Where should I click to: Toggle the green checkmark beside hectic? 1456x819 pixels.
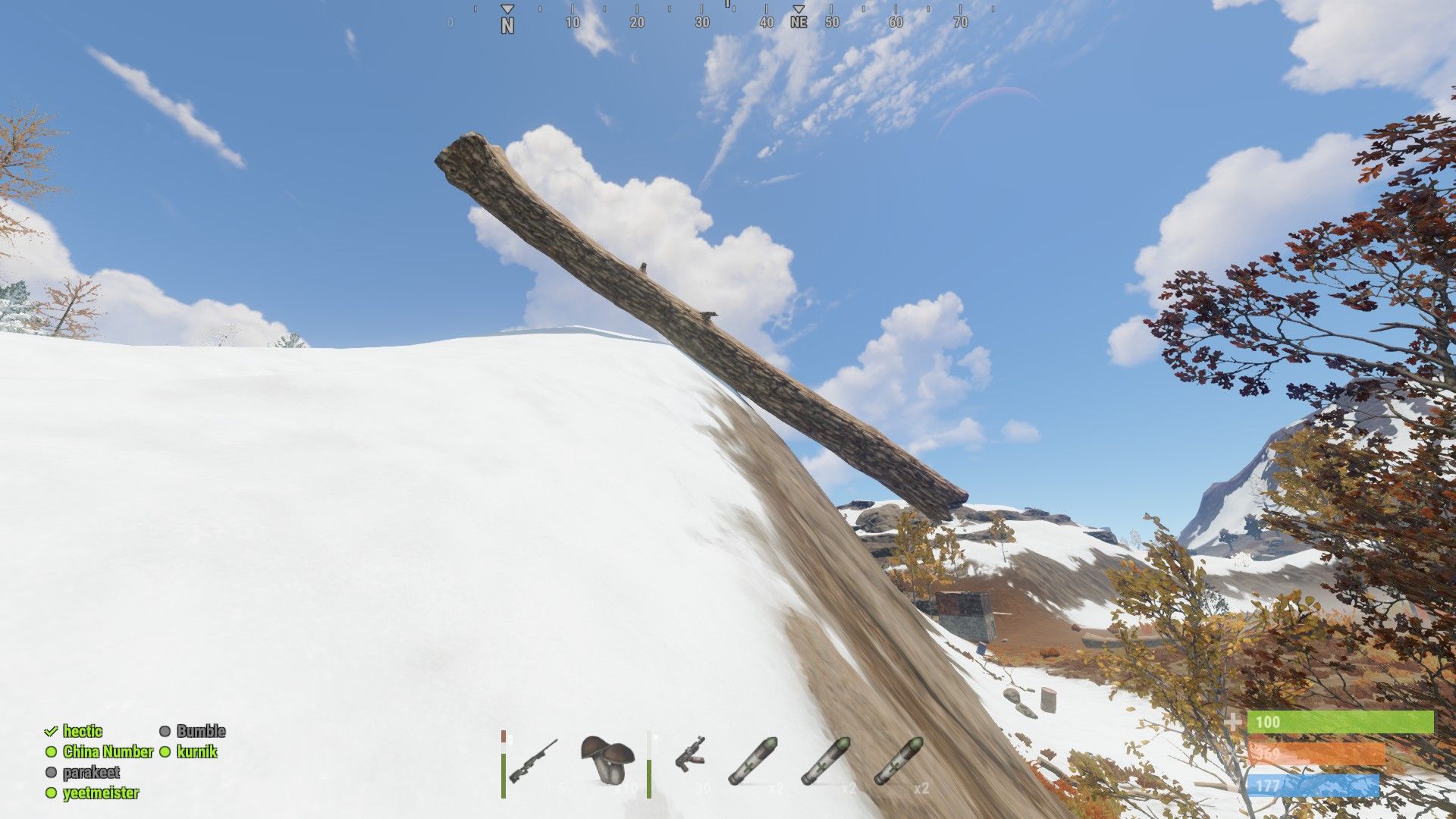[50, 732]
